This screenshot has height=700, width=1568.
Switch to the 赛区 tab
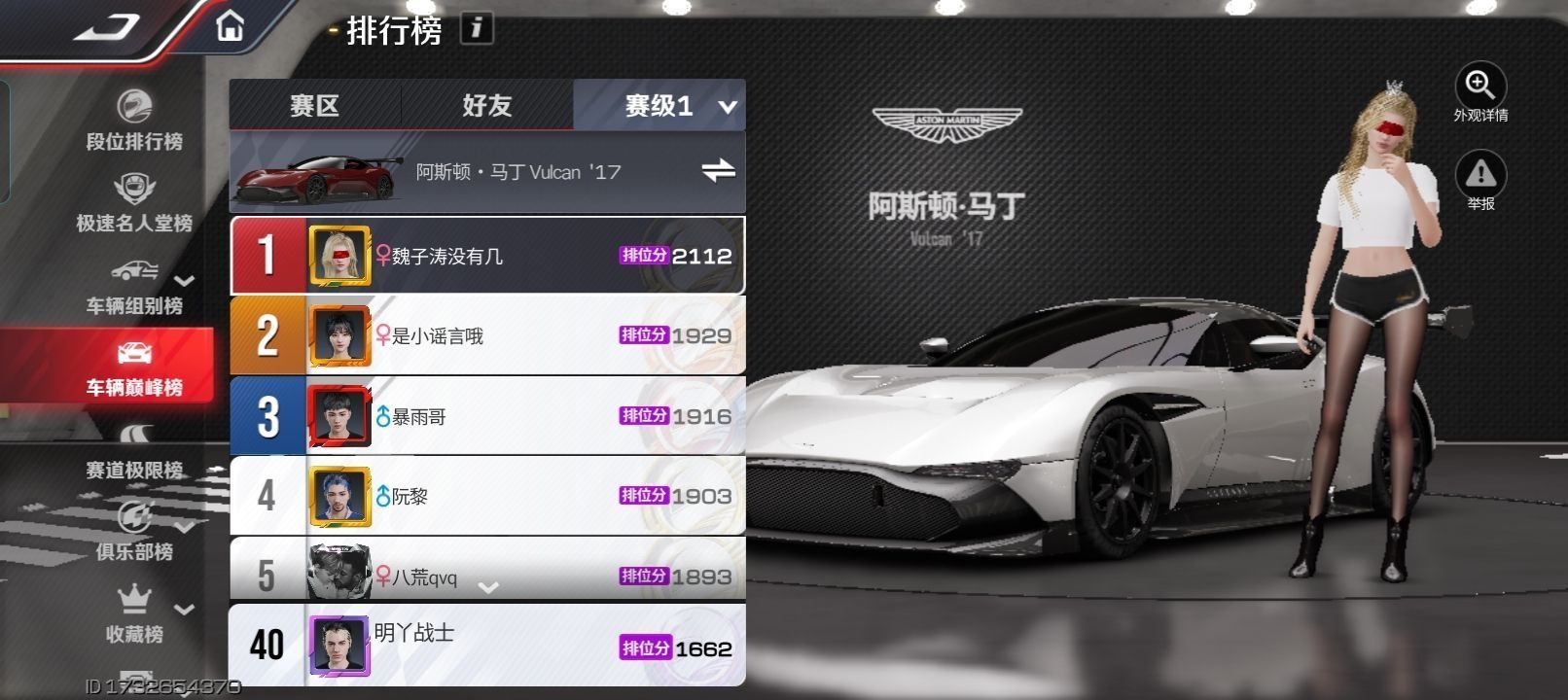314,105
